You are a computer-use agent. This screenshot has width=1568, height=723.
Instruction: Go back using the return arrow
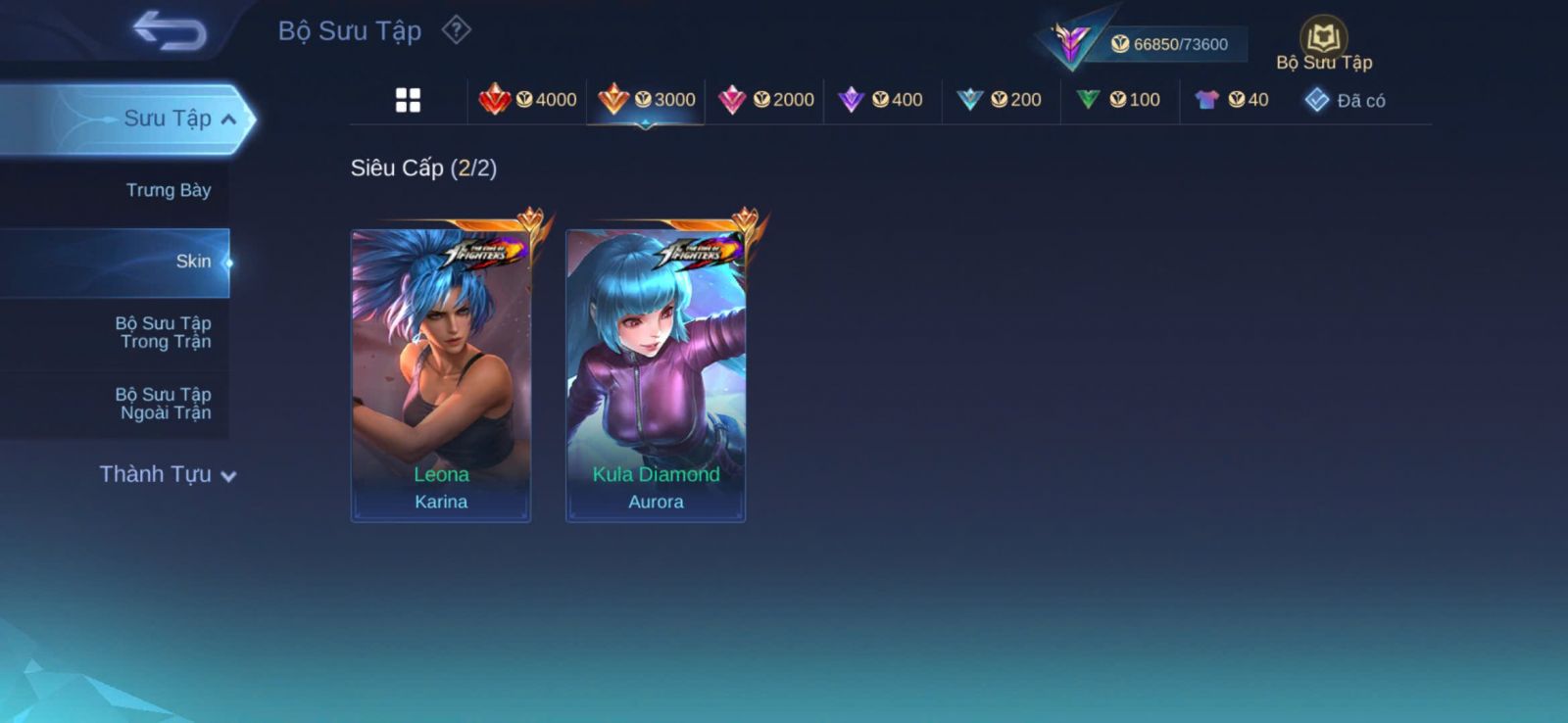[x=170, y=30]
